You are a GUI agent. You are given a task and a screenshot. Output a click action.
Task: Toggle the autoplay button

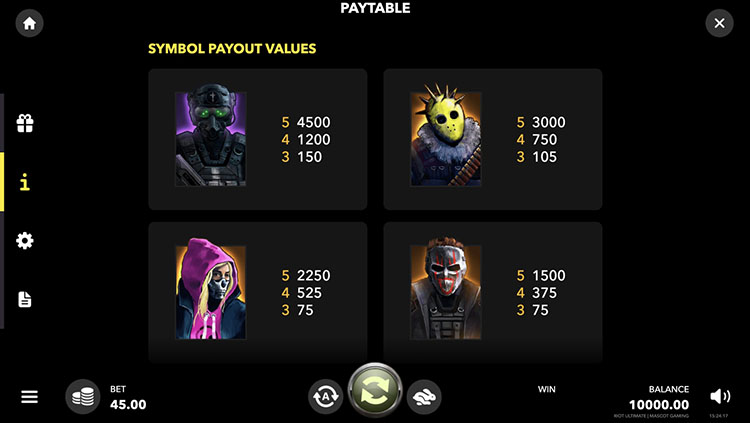pyautogui.click(x=326, y=396)
